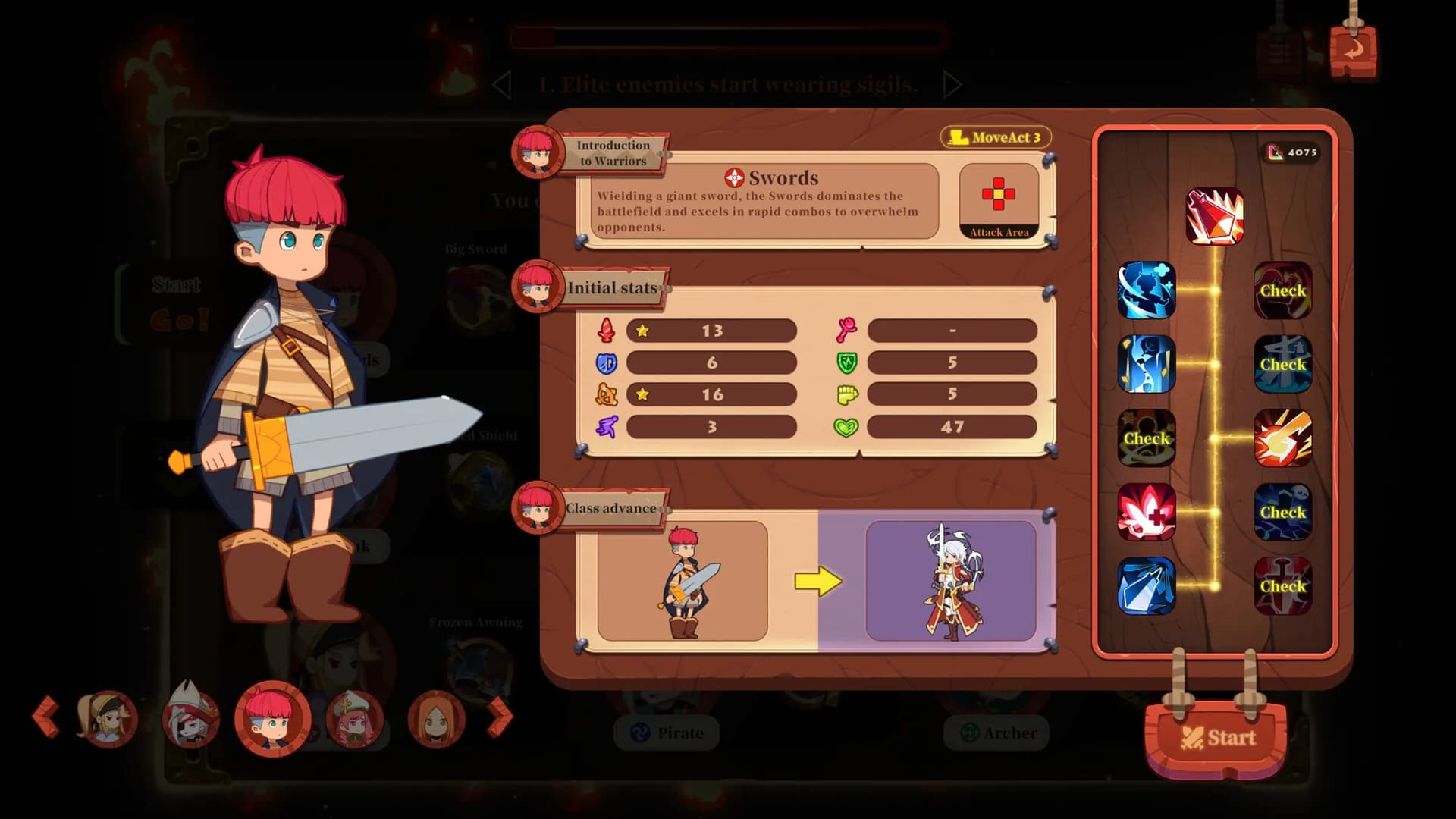Choose the fiery orange slash skill icon
The image size is (1456, 819).
tap(1282, 438)
